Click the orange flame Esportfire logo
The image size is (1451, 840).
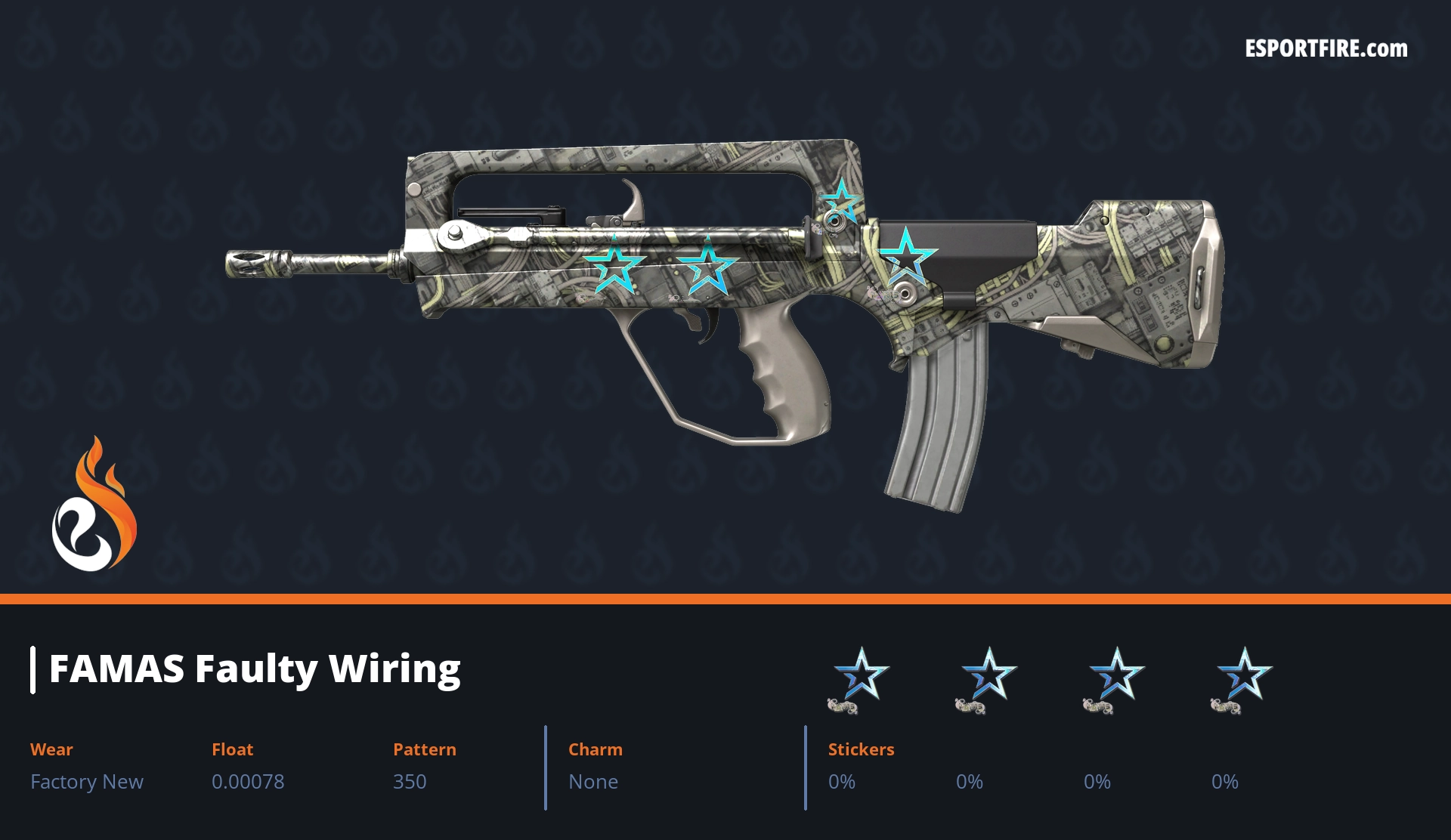(x=94, y=506)
